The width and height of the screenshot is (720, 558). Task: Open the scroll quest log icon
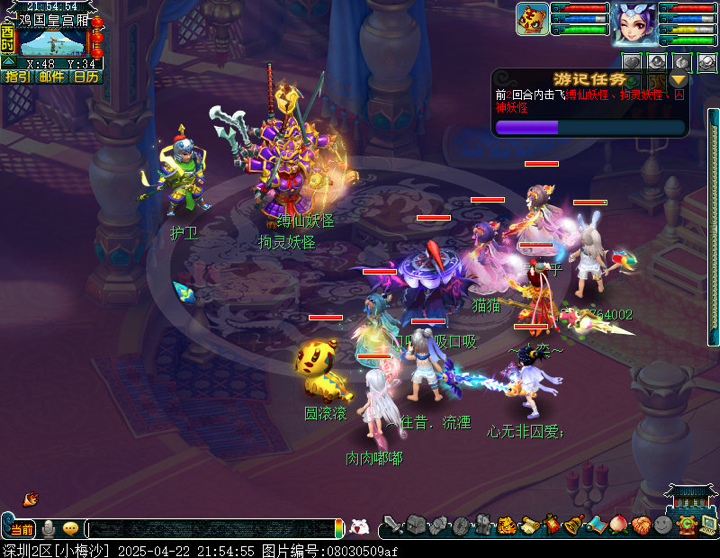(529, 525)
